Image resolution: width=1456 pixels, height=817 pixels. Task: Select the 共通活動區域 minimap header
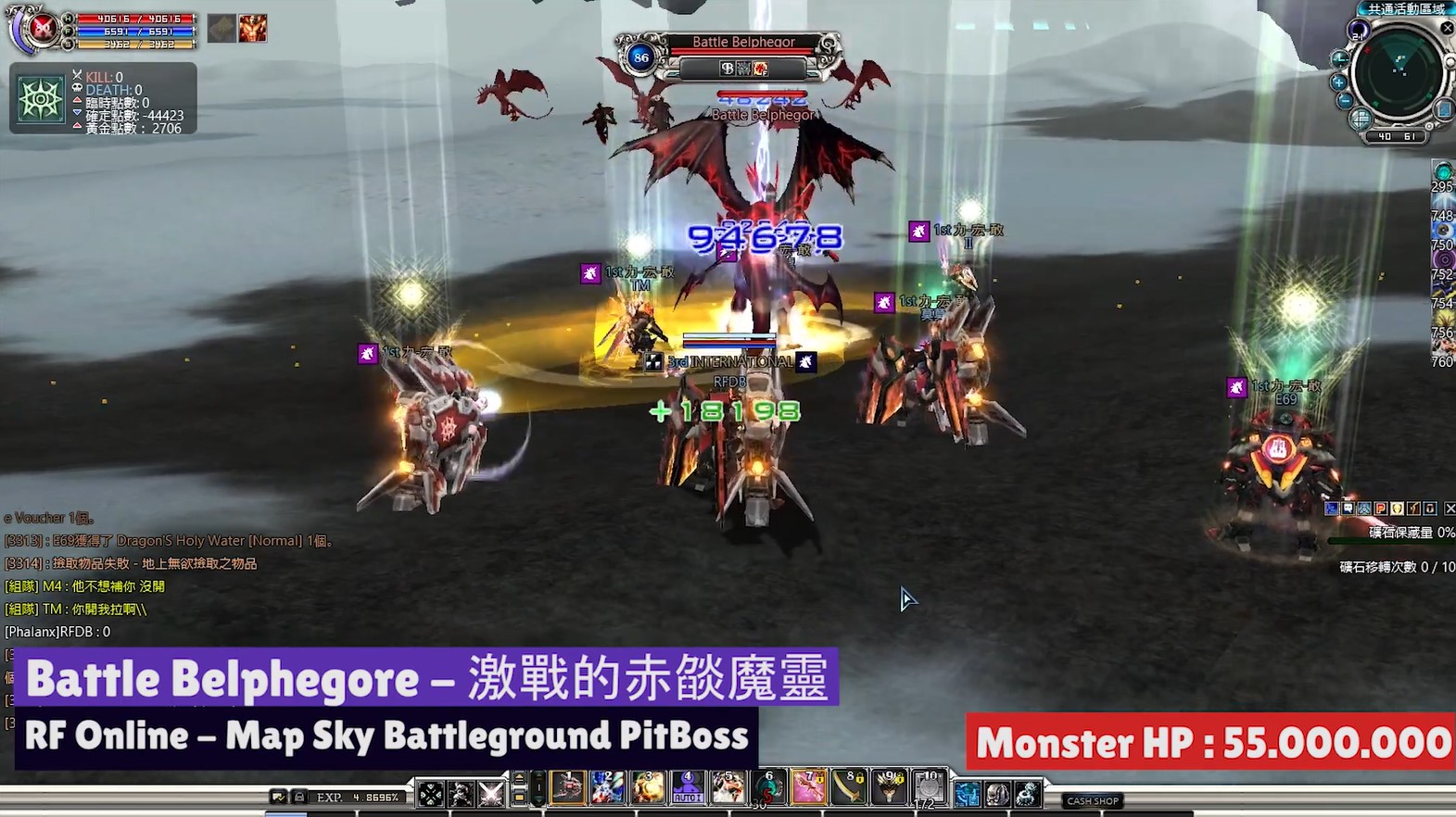(1405, 9)
